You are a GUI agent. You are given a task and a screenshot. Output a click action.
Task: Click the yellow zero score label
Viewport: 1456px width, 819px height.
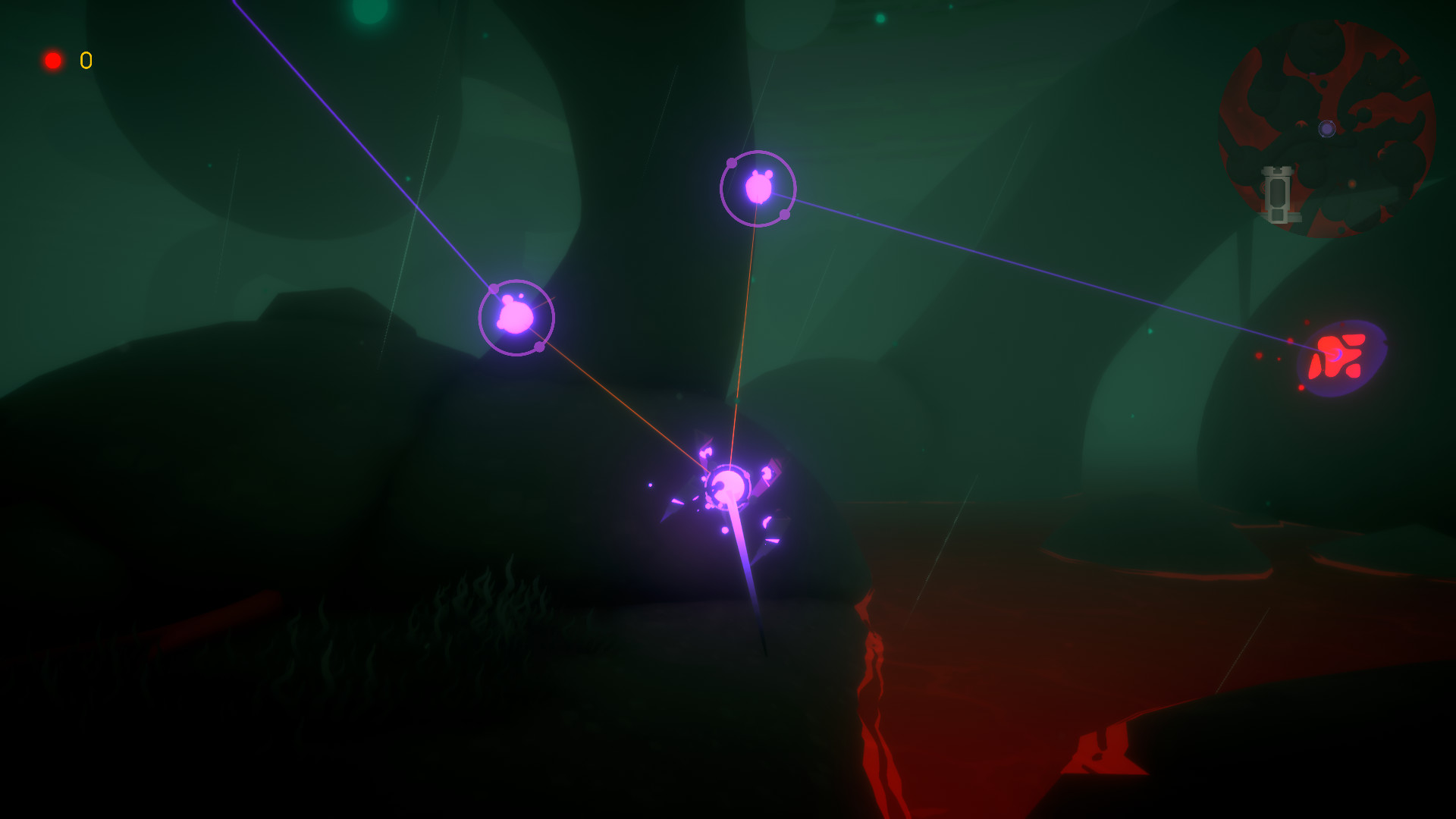click(86, 60)
